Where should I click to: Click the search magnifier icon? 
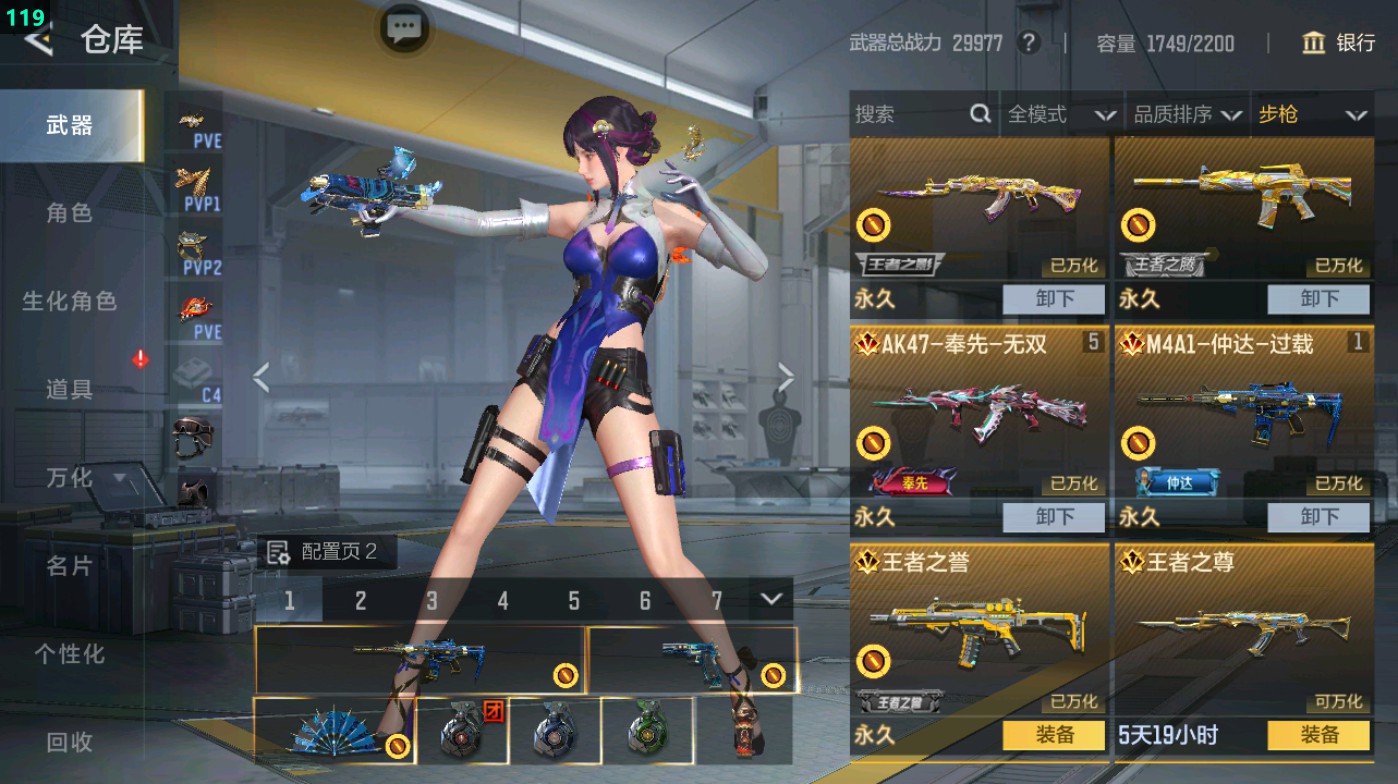978,114
